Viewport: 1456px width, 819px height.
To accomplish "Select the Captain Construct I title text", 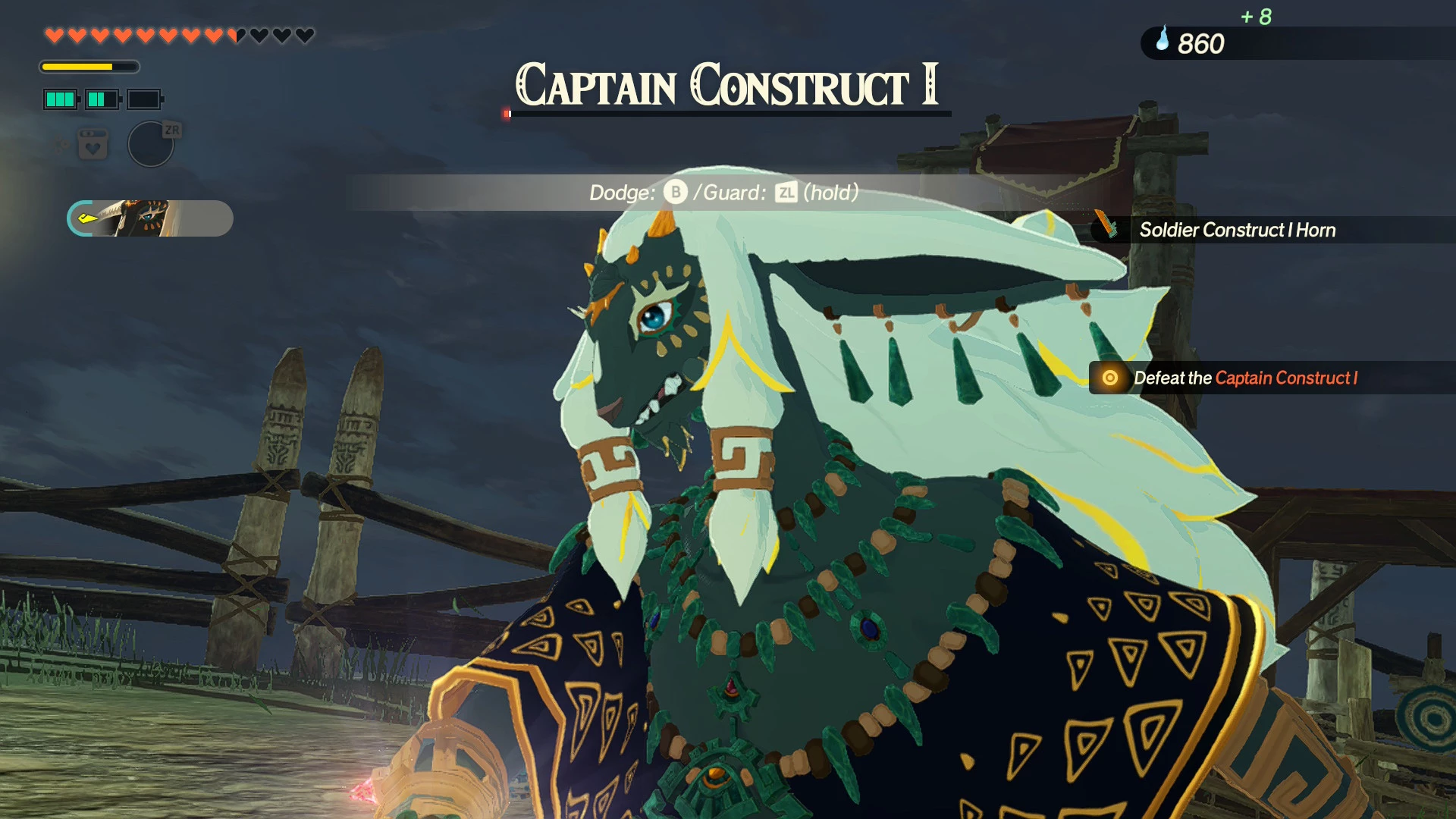I will click(729, 87).
